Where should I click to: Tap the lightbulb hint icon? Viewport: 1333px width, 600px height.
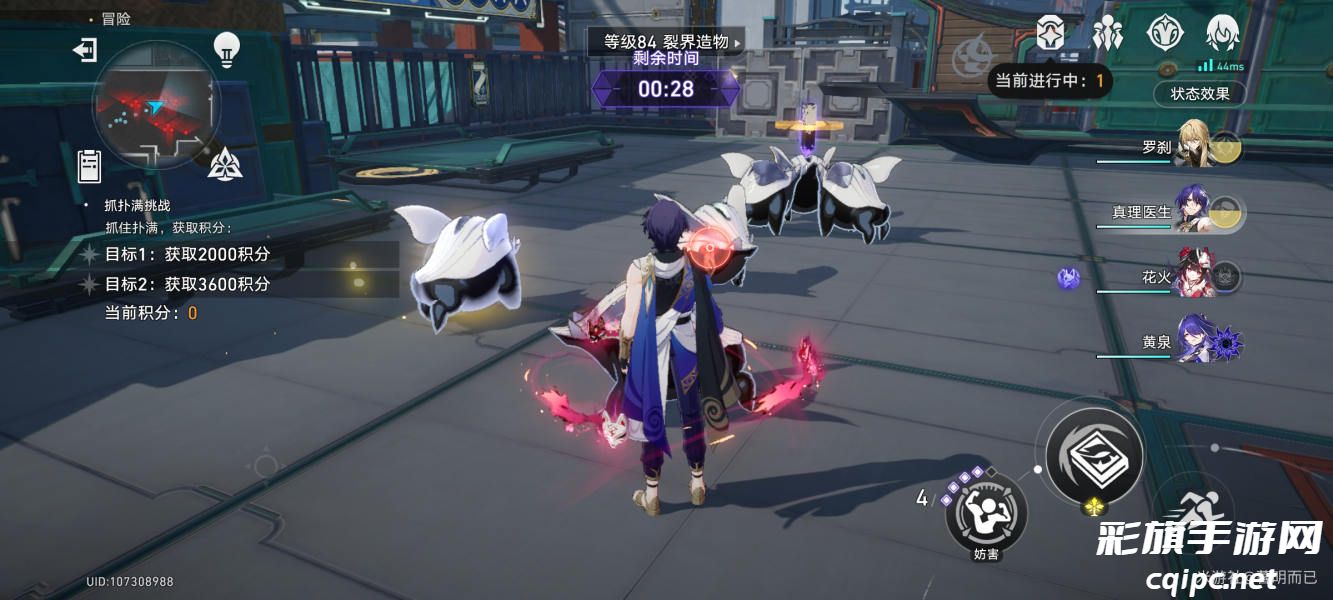[227, 49]
